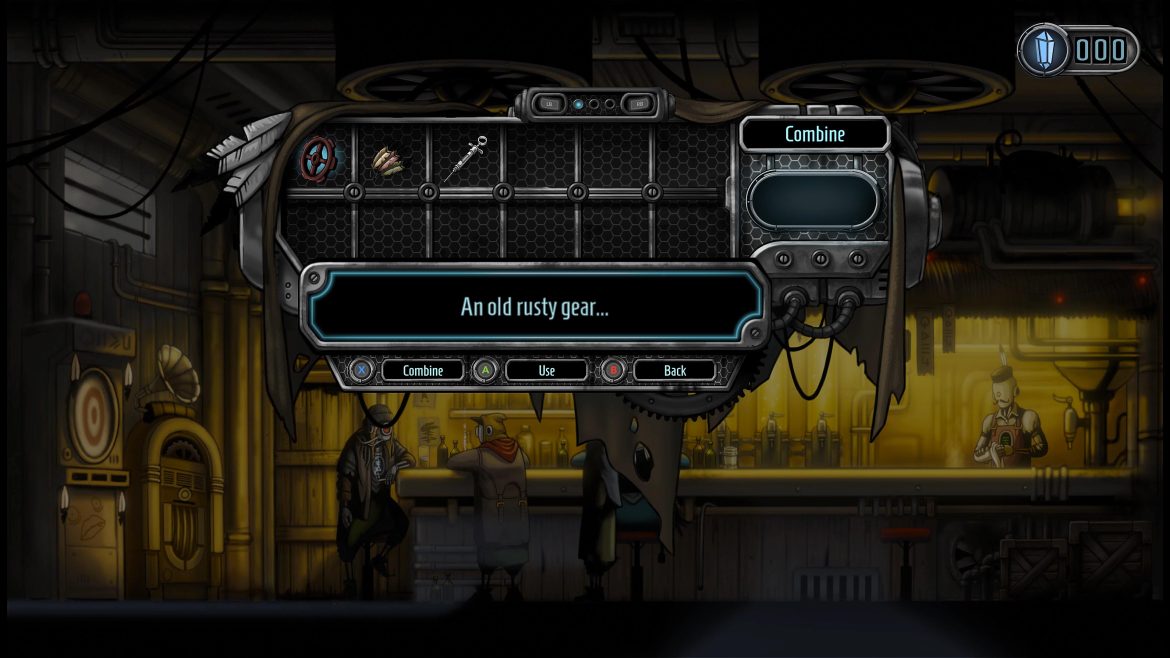The image size is (1170, 658).
Task: Select the rusty gear inventory item
Action: pos(318,157)
